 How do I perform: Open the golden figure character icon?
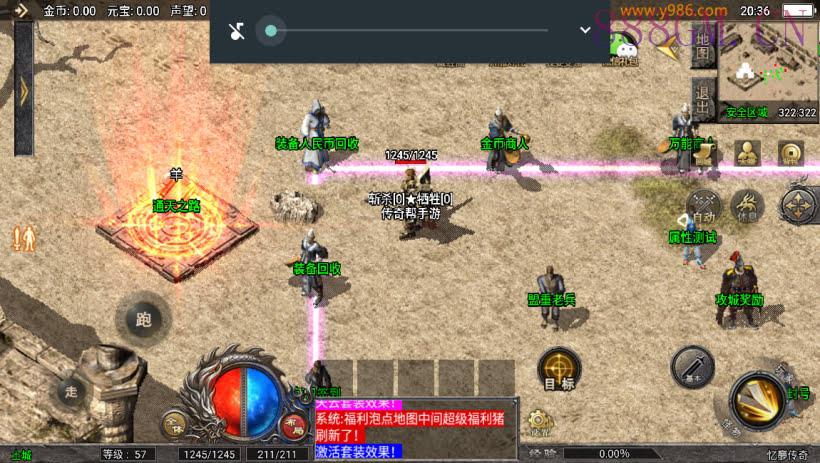click(747, 153)
